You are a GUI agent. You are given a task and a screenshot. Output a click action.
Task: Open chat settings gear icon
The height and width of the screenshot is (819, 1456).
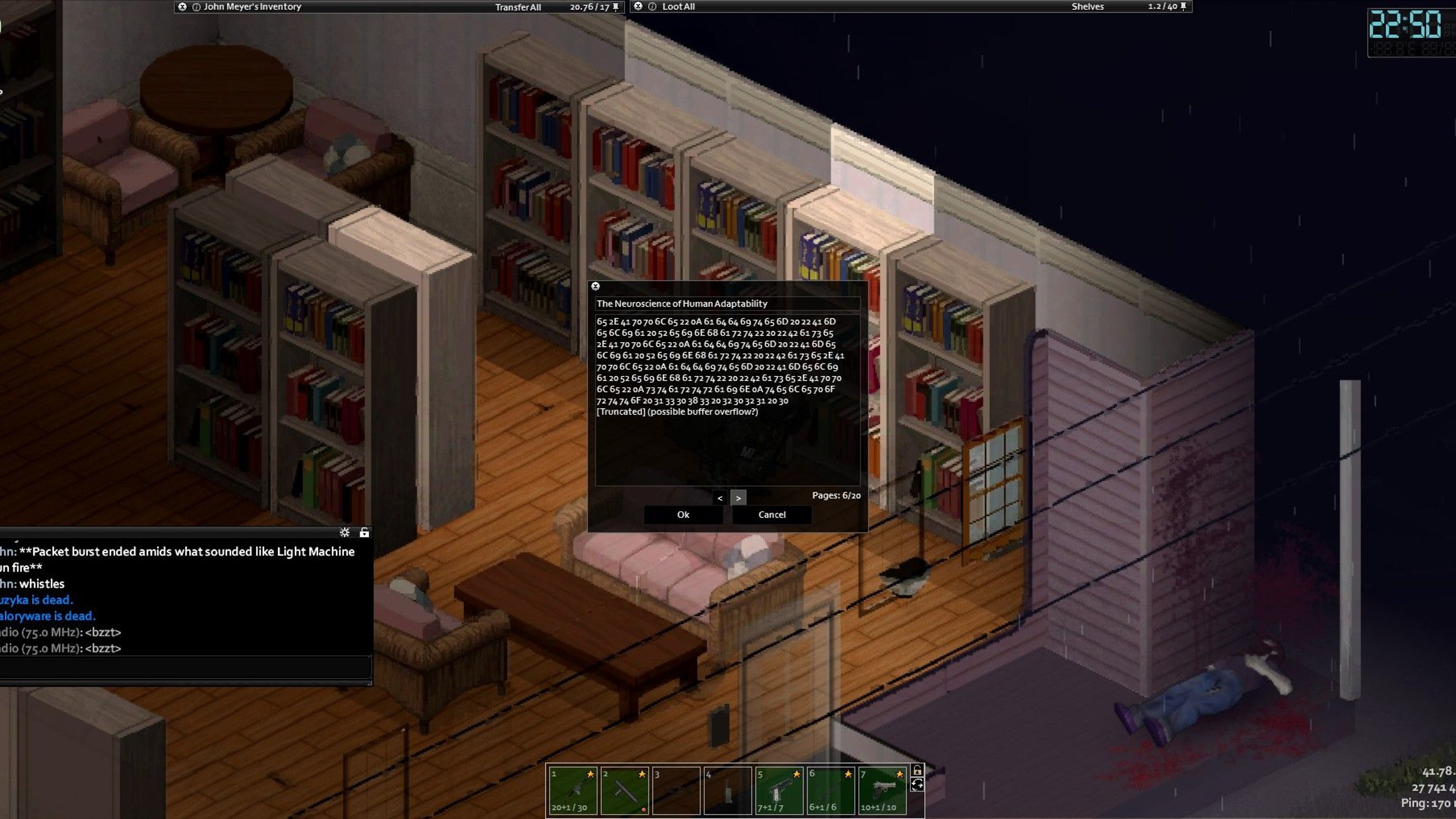[x=345, y=532]
